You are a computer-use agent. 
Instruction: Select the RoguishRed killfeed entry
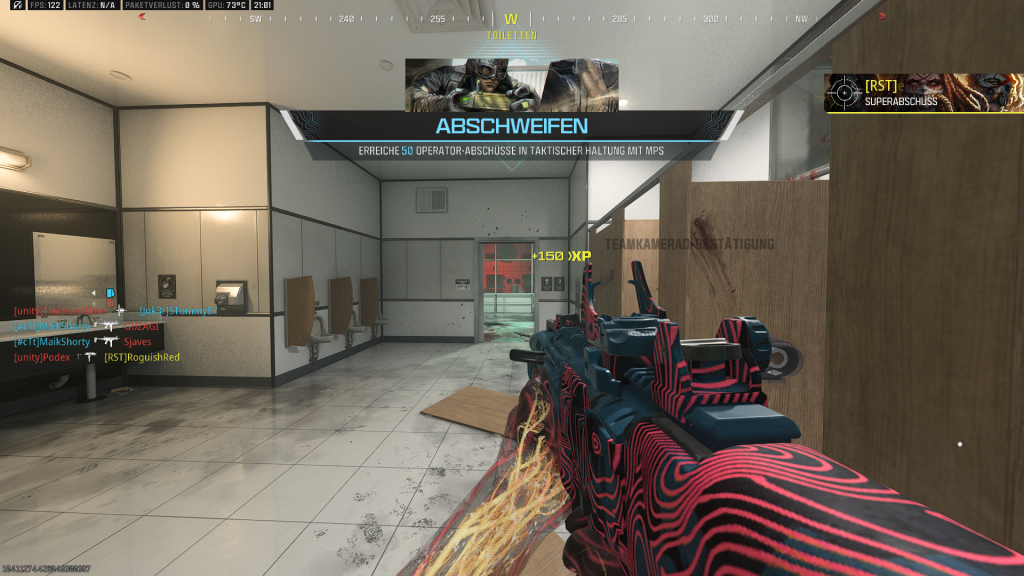tap(97, 357)
